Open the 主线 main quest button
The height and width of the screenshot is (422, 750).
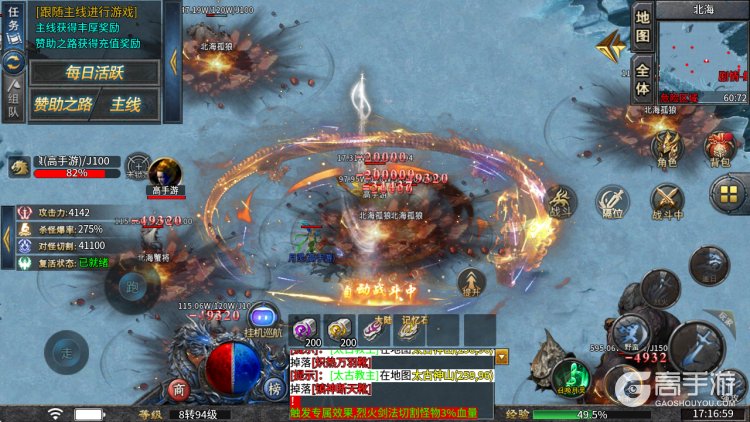pos(127,104)
